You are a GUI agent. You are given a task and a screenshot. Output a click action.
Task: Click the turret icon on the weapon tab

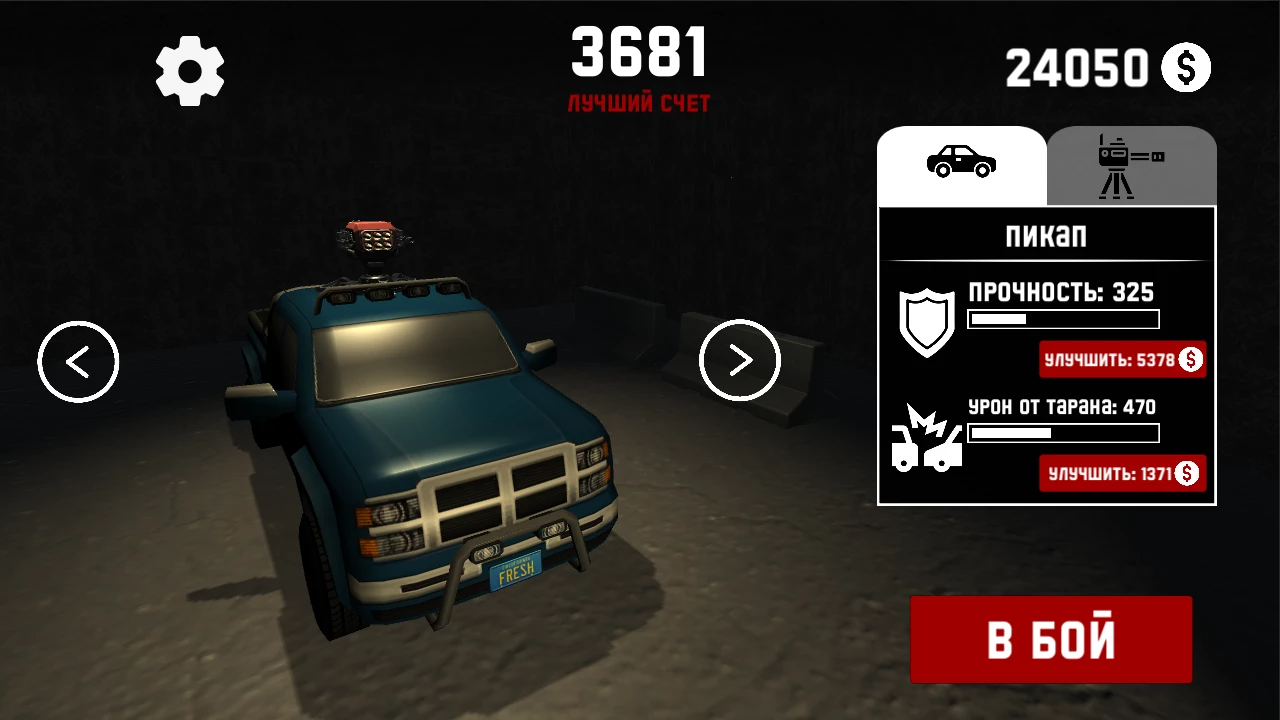(1132, 162)
